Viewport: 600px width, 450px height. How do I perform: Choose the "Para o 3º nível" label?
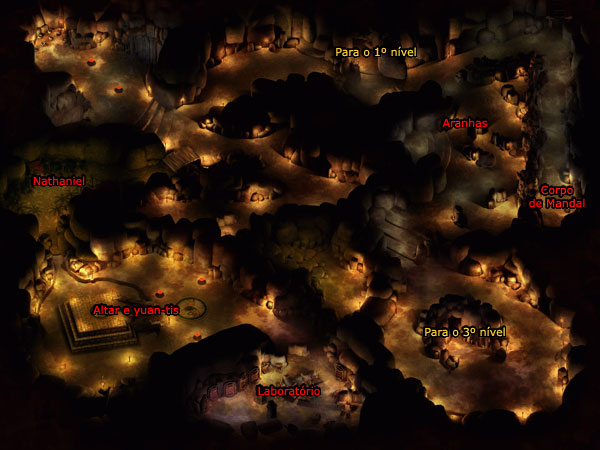pyautogui.click(x=466, y=331)
